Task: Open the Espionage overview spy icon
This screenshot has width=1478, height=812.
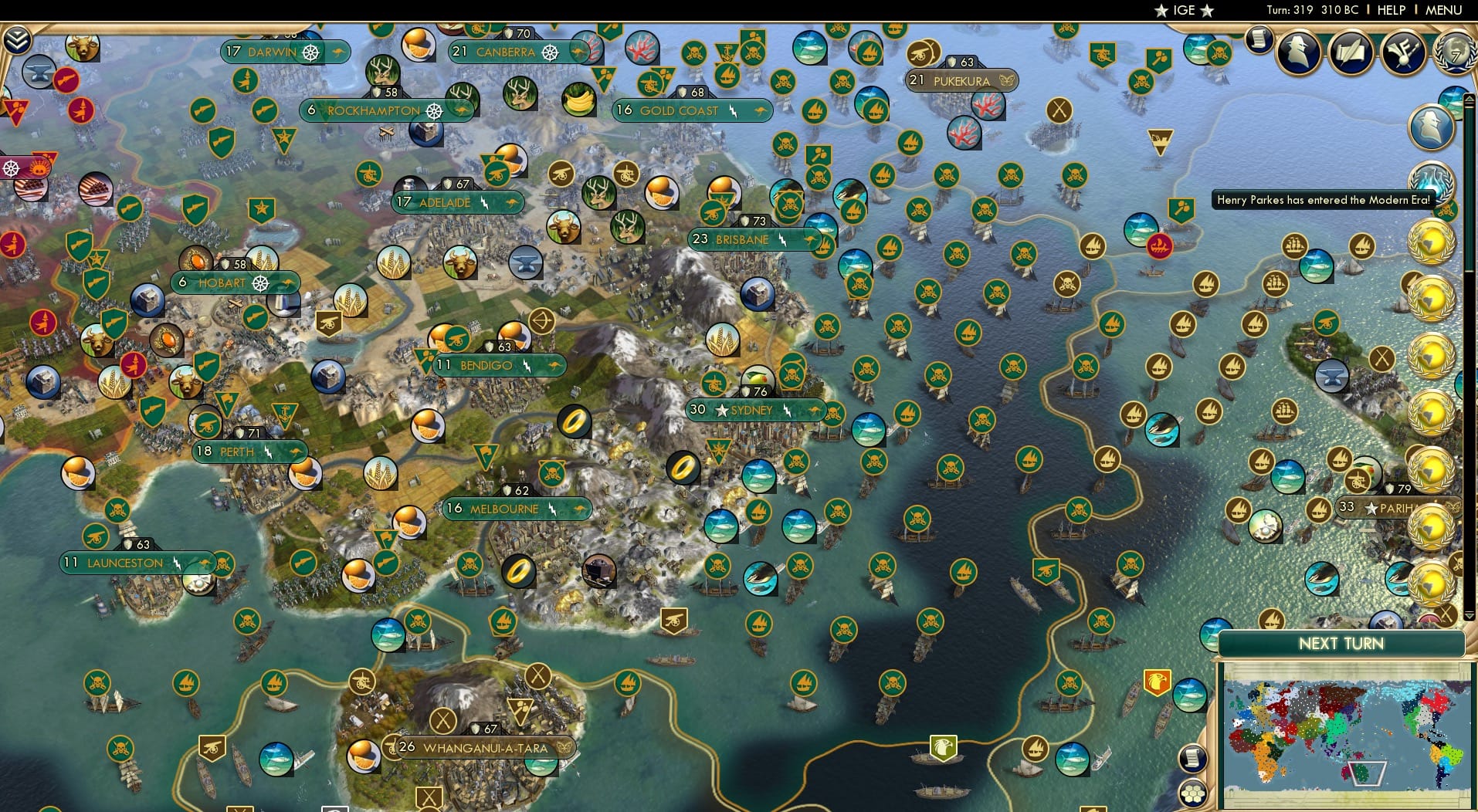Action: [1298, 52]
